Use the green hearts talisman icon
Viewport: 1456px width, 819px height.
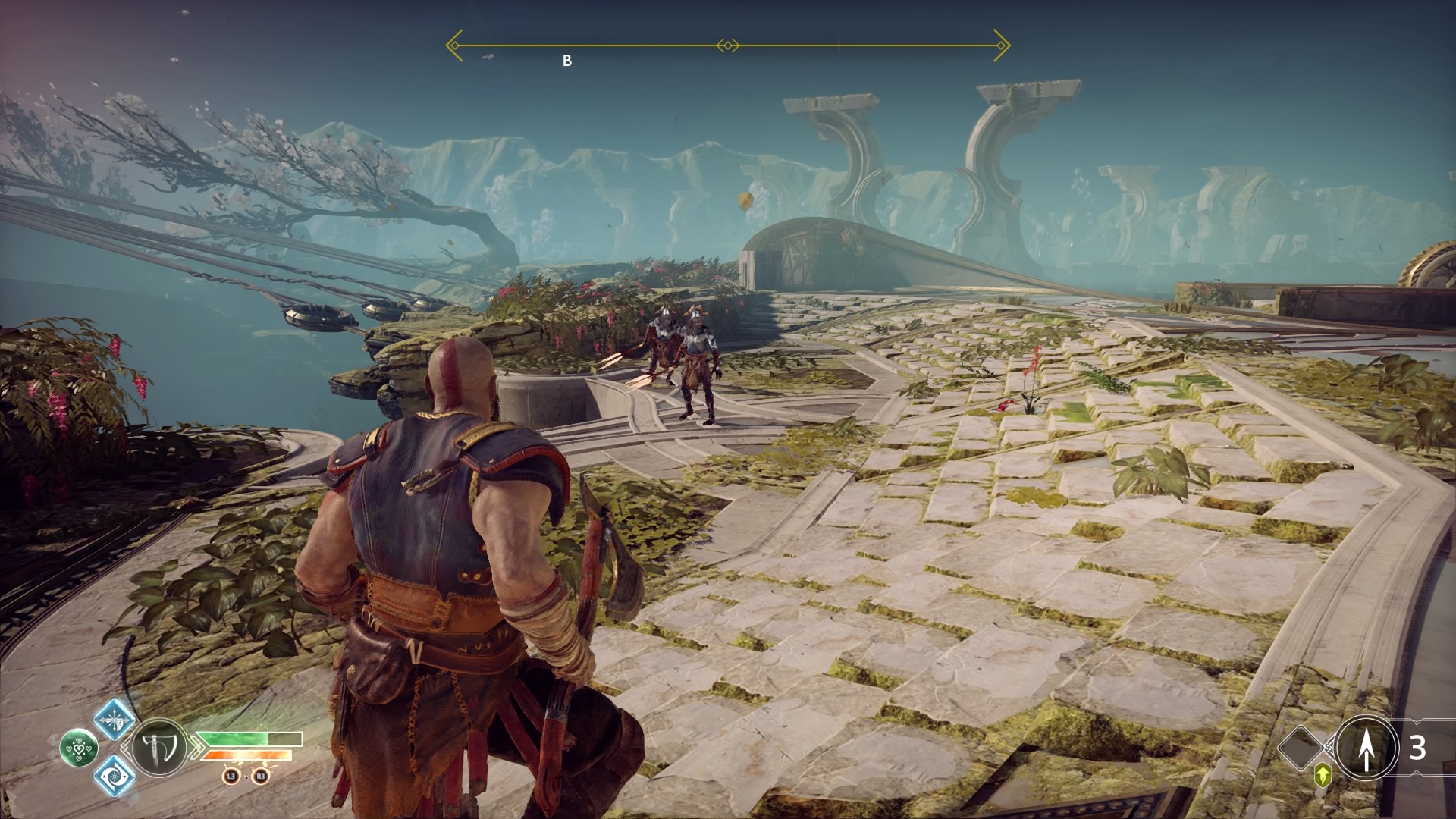pyautogui.click(x=79, y=748)
